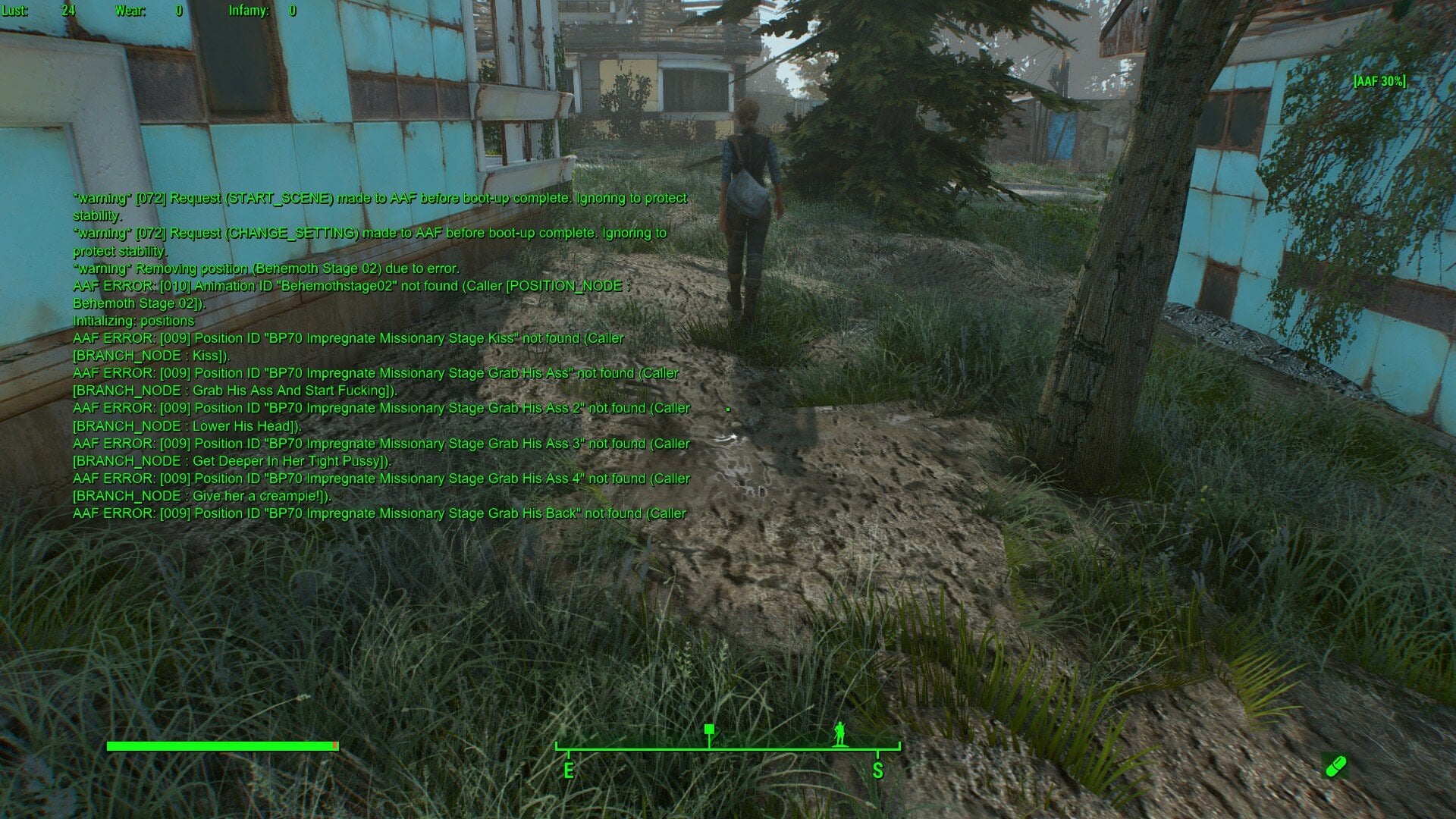Screen dimensions: 1456x819
Task: Click the green pill icon
Action: coord(1335,766)
